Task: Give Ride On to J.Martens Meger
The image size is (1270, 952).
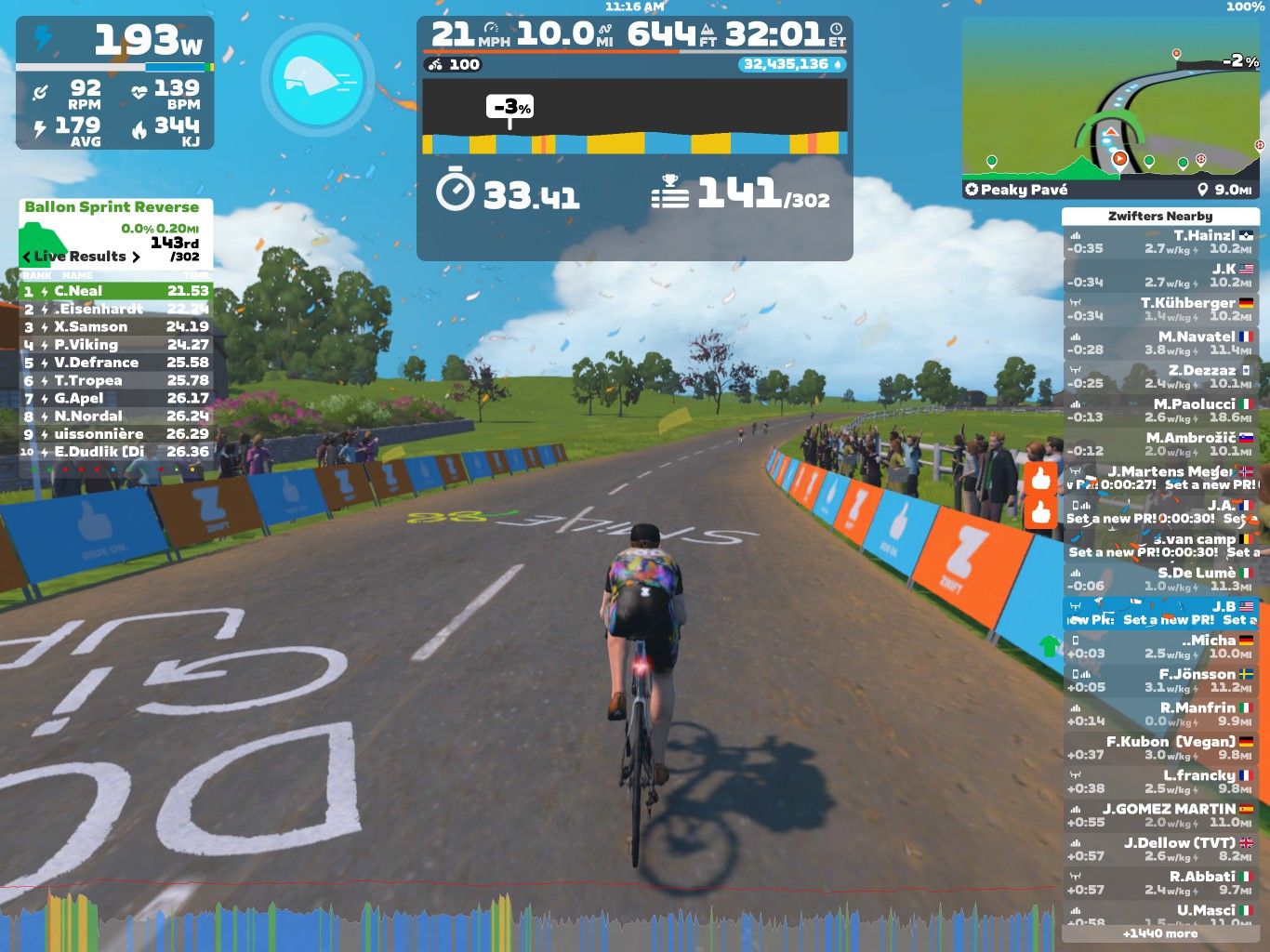Action: point(1040,479)
